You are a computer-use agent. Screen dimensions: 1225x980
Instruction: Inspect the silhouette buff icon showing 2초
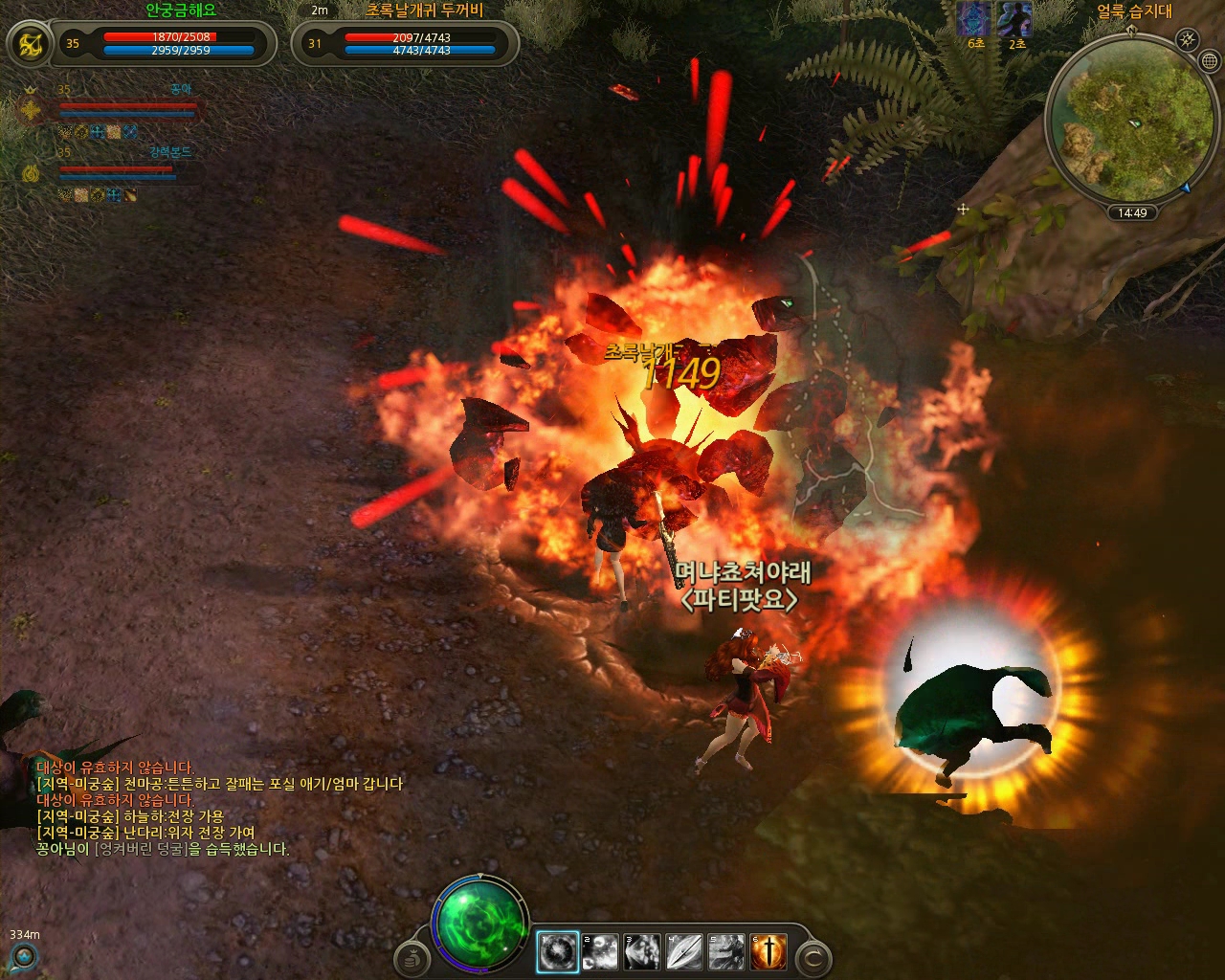[1014, 18]
